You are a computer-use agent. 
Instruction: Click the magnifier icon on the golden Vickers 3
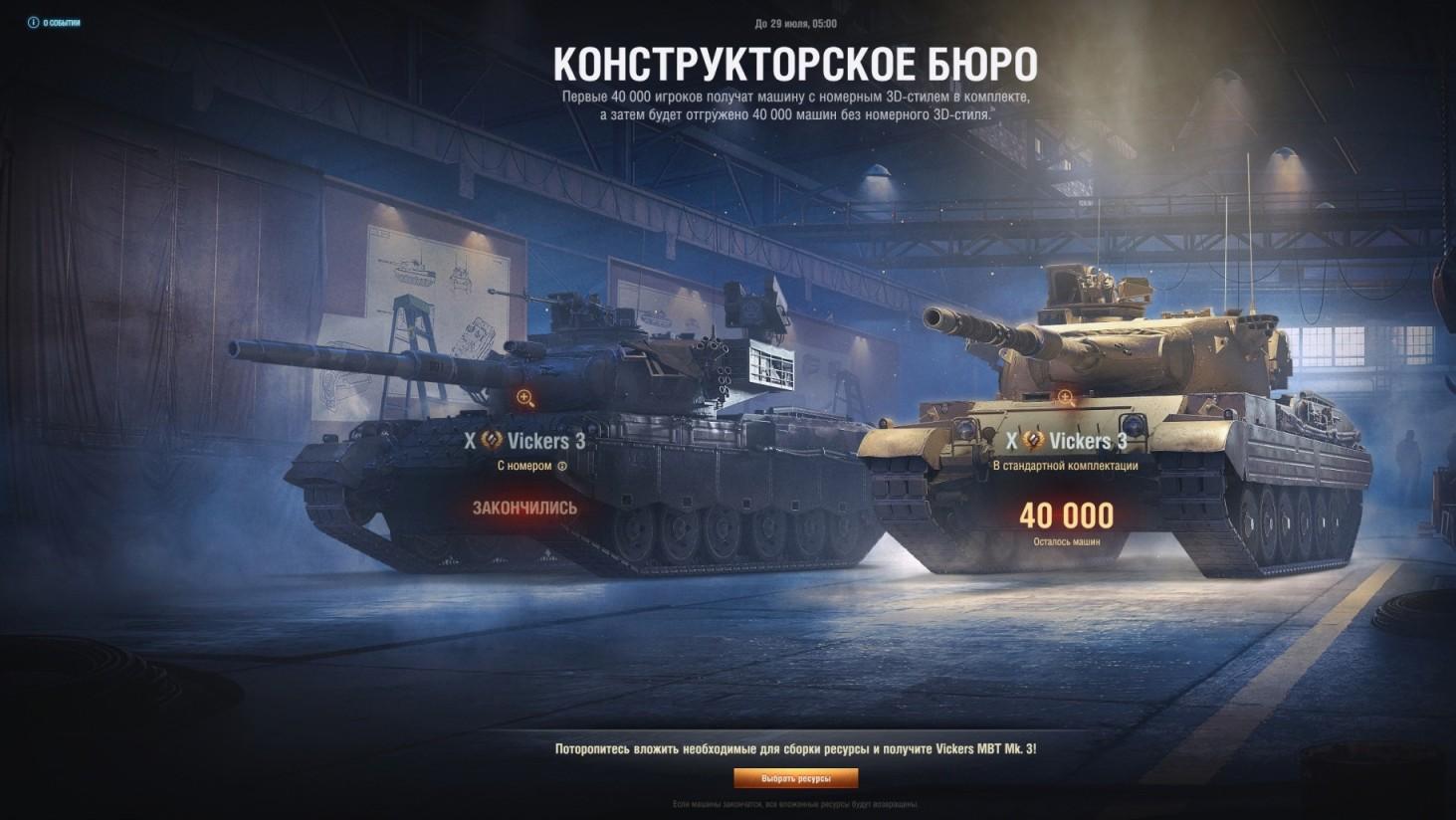tap(1065, 398)
